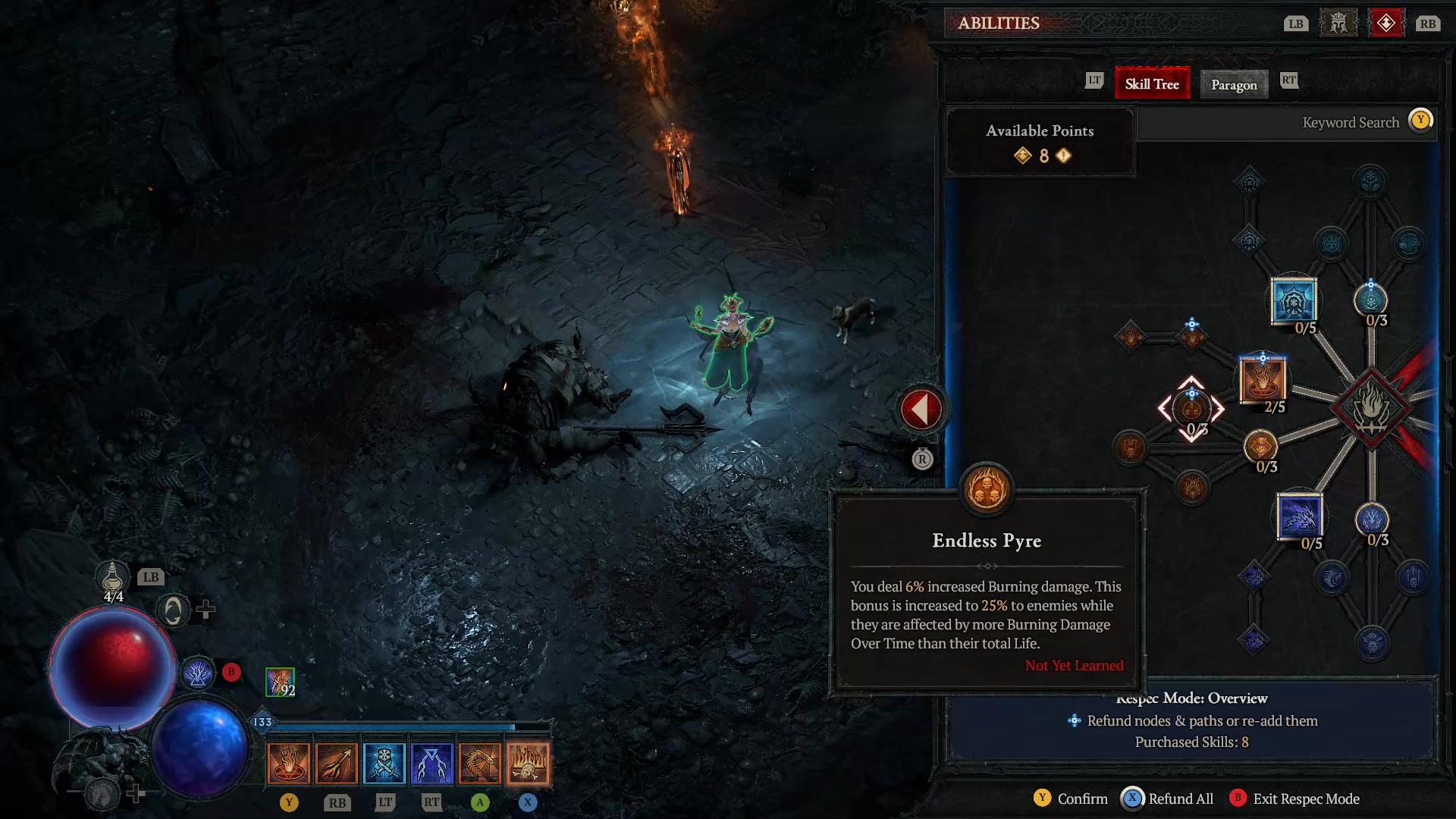Click the blue 0/5 skill node in the tree
The image size is (1456, 819).
pos(1293,300)
